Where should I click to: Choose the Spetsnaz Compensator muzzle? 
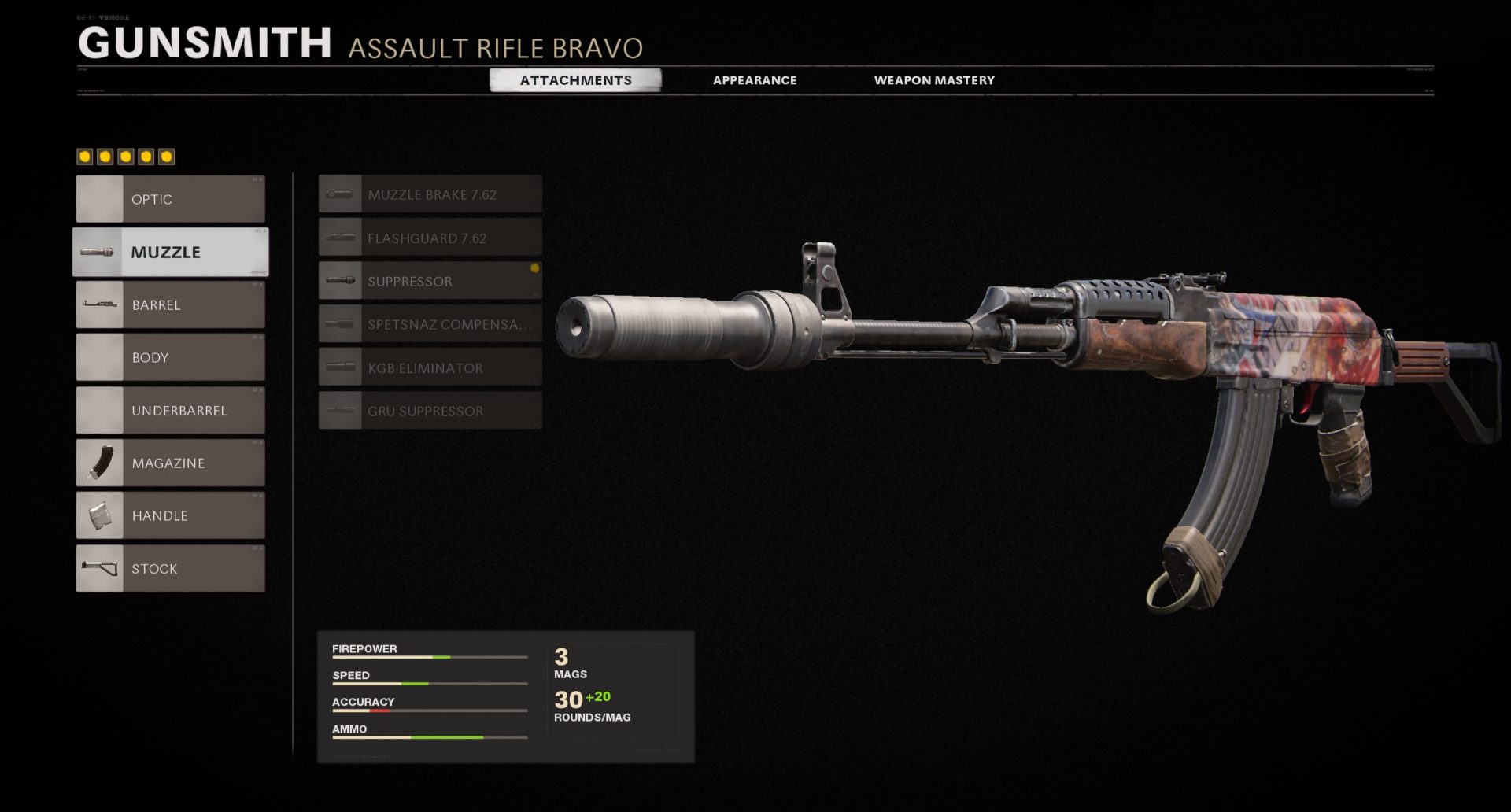pyautogui.click(x=430, y=324)
